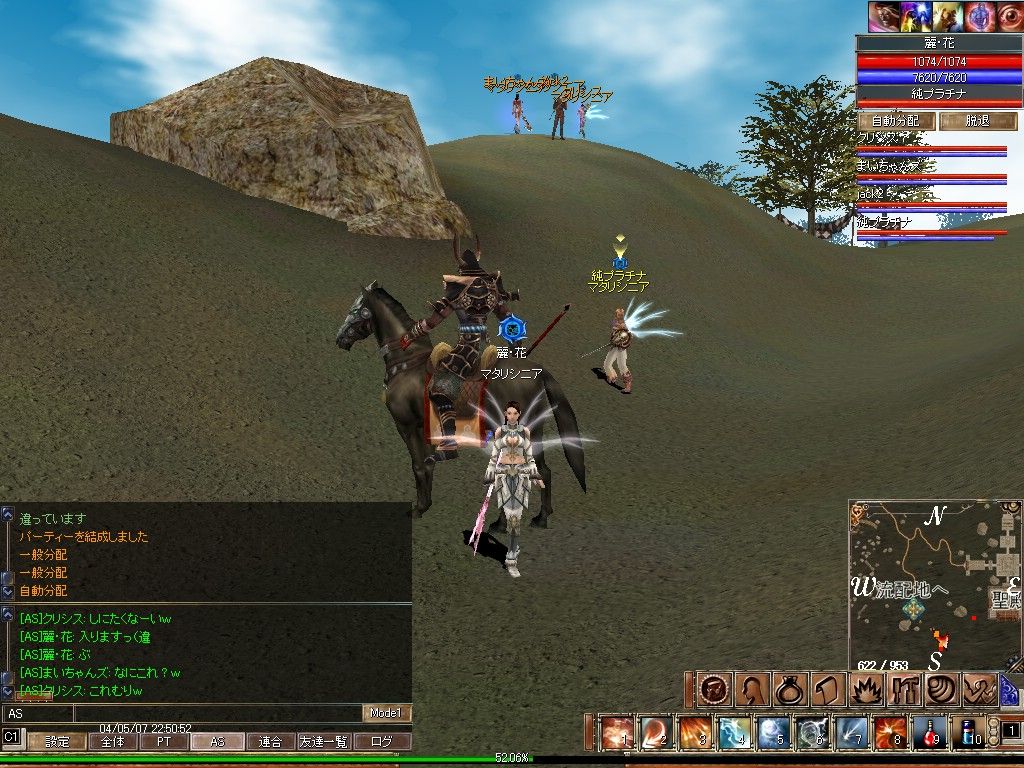Open the ring pouch menu icon
Viewport: 1024px width, 768px height.
coord(789,690)
